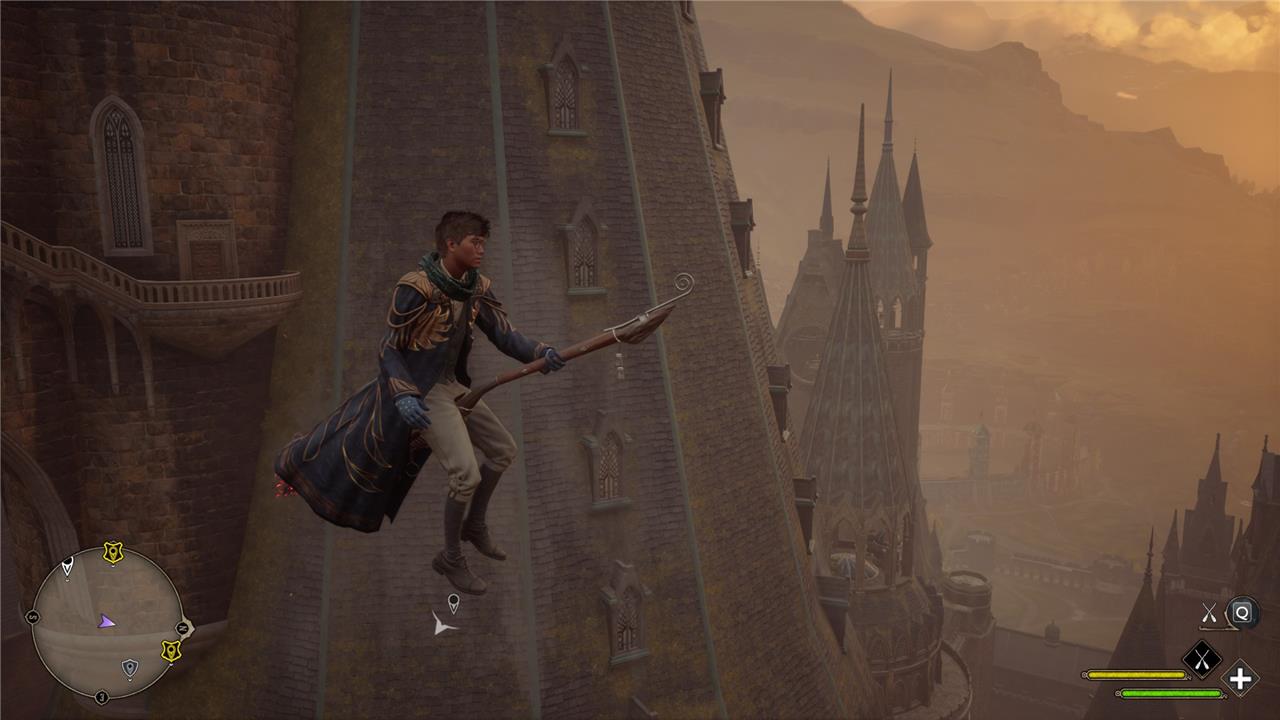Click the small crossed-brooms icon beside Q
Viewport: 1280px width, 720px height.
[1210, 613]
